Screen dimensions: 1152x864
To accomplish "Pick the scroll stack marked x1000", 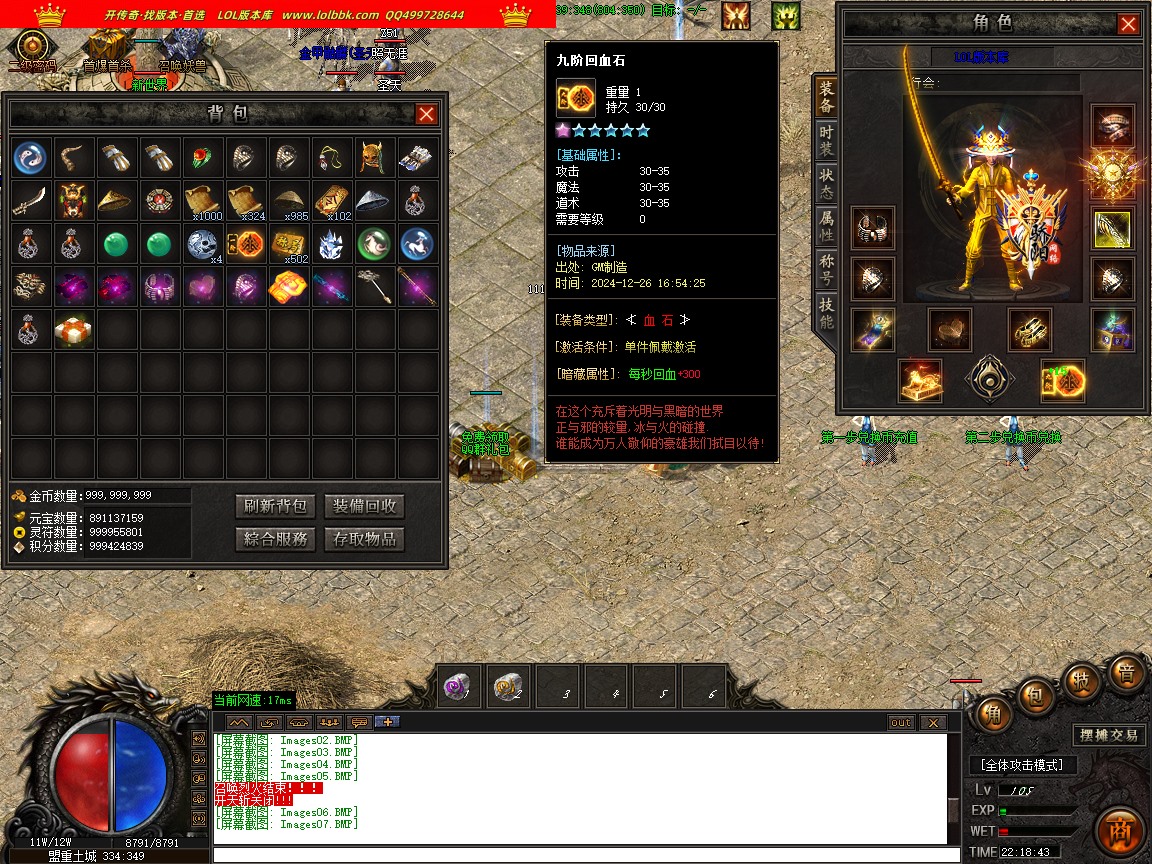I will pyautogui.click(x=203, y=200).
